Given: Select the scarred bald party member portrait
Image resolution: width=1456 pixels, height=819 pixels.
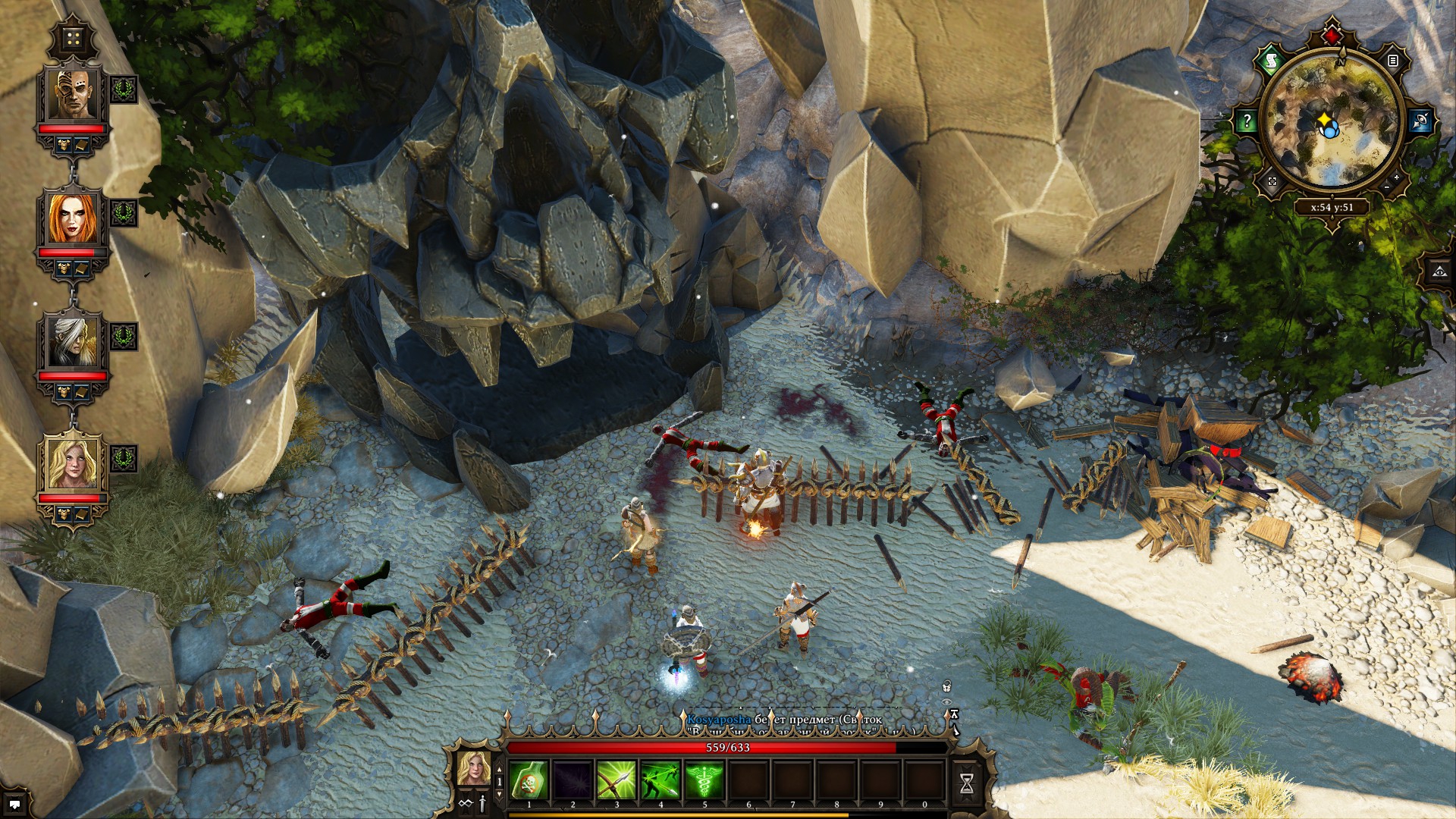Looking at the screenshot, I should tap(73, 95).
